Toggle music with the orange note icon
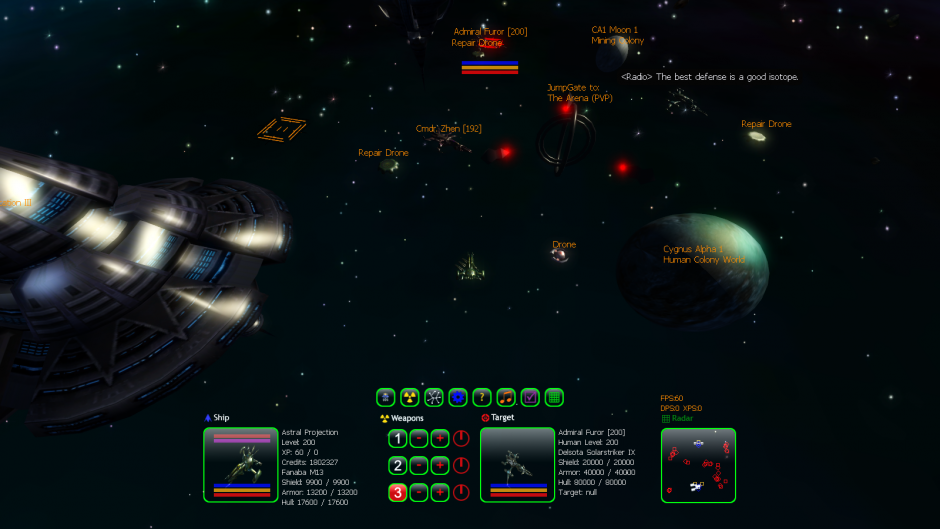Image resolution: width=940 pixels, height=529 pixels. (506, 397)
